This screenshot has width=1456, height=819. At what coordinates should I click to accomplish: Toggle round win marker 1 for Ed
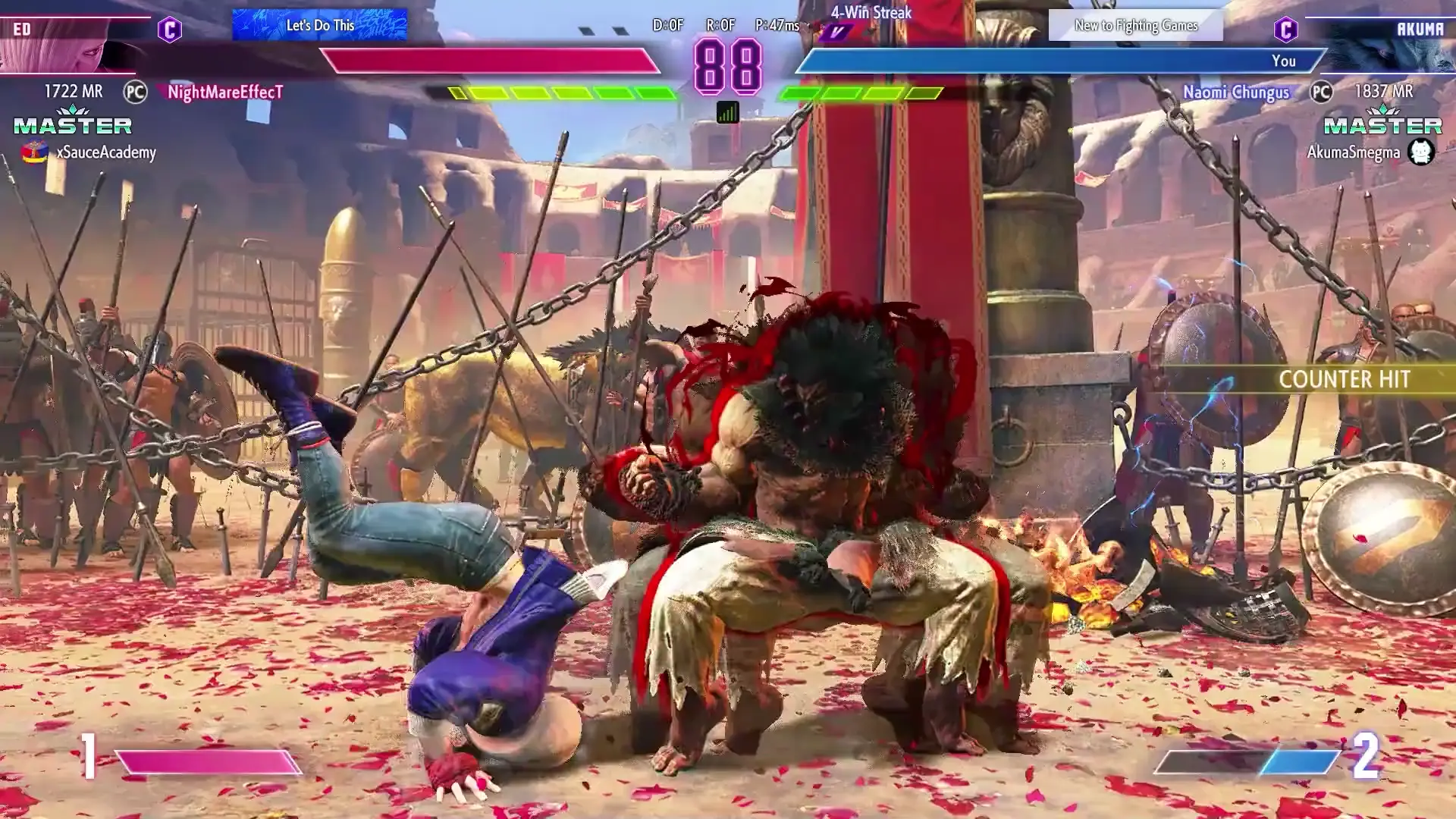(91, 755)
